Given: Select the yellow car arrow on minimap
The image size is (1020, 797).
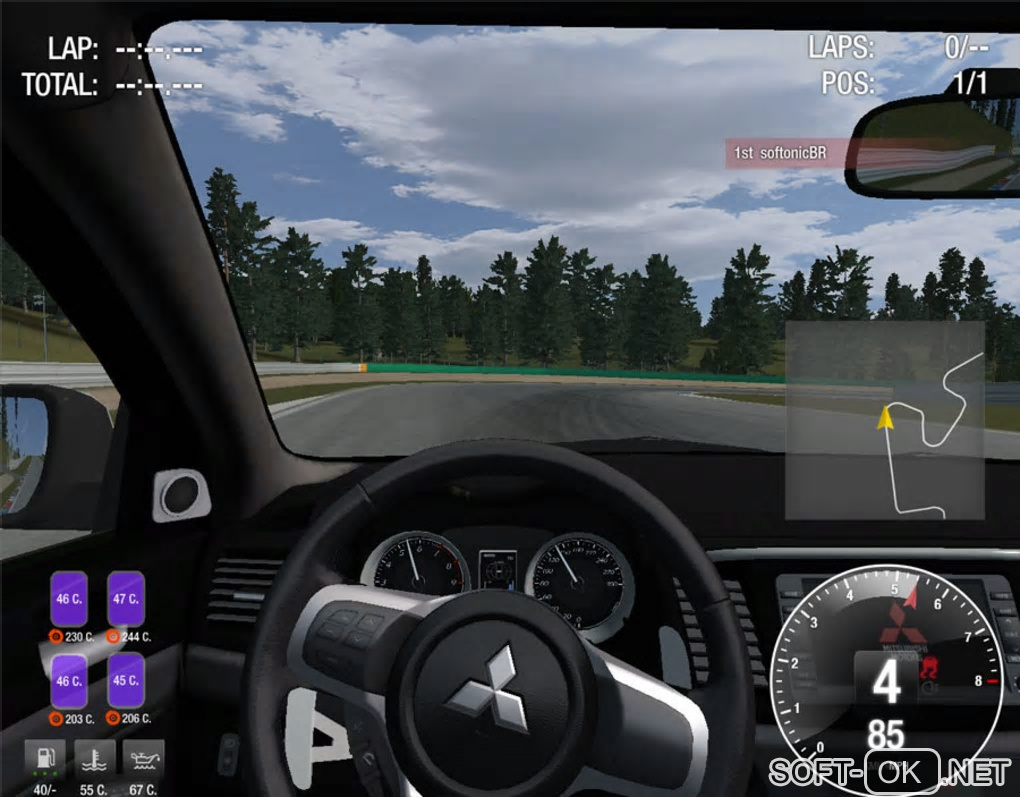Looking at the screenshot, I should (885, 417).
